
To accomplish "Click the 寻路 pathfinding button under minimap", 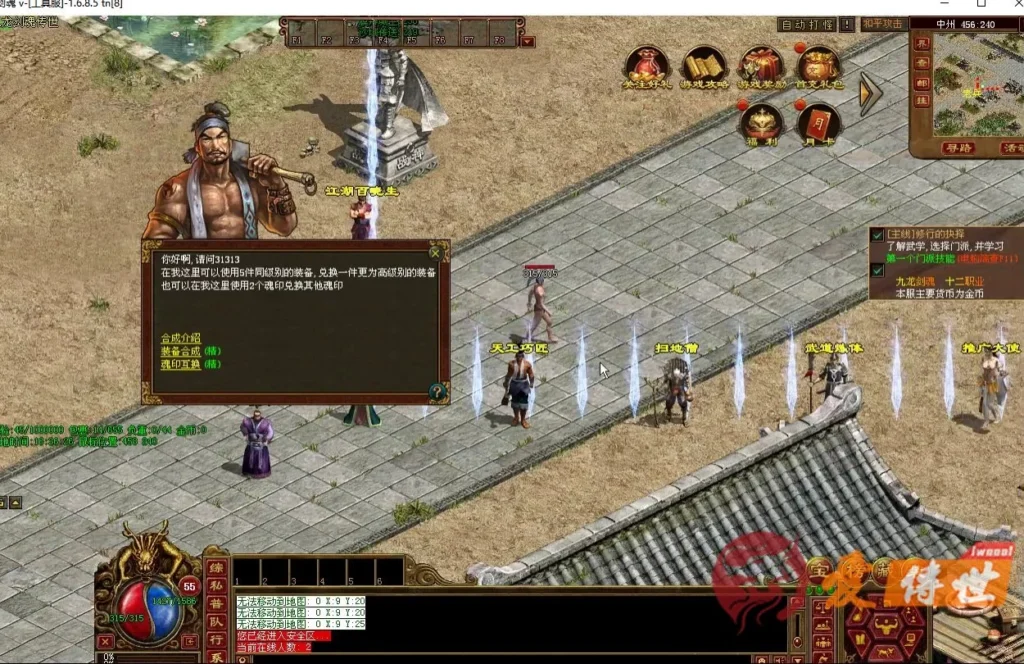I will click(959, 147).
